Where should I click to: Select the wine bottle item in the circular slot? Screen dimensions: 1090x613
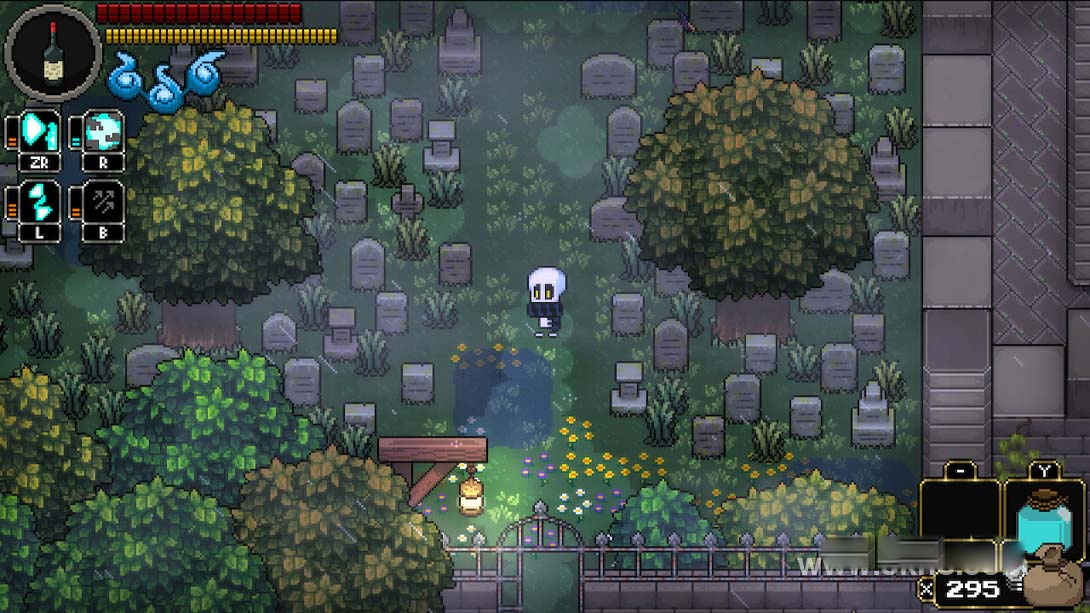point(53,51)
